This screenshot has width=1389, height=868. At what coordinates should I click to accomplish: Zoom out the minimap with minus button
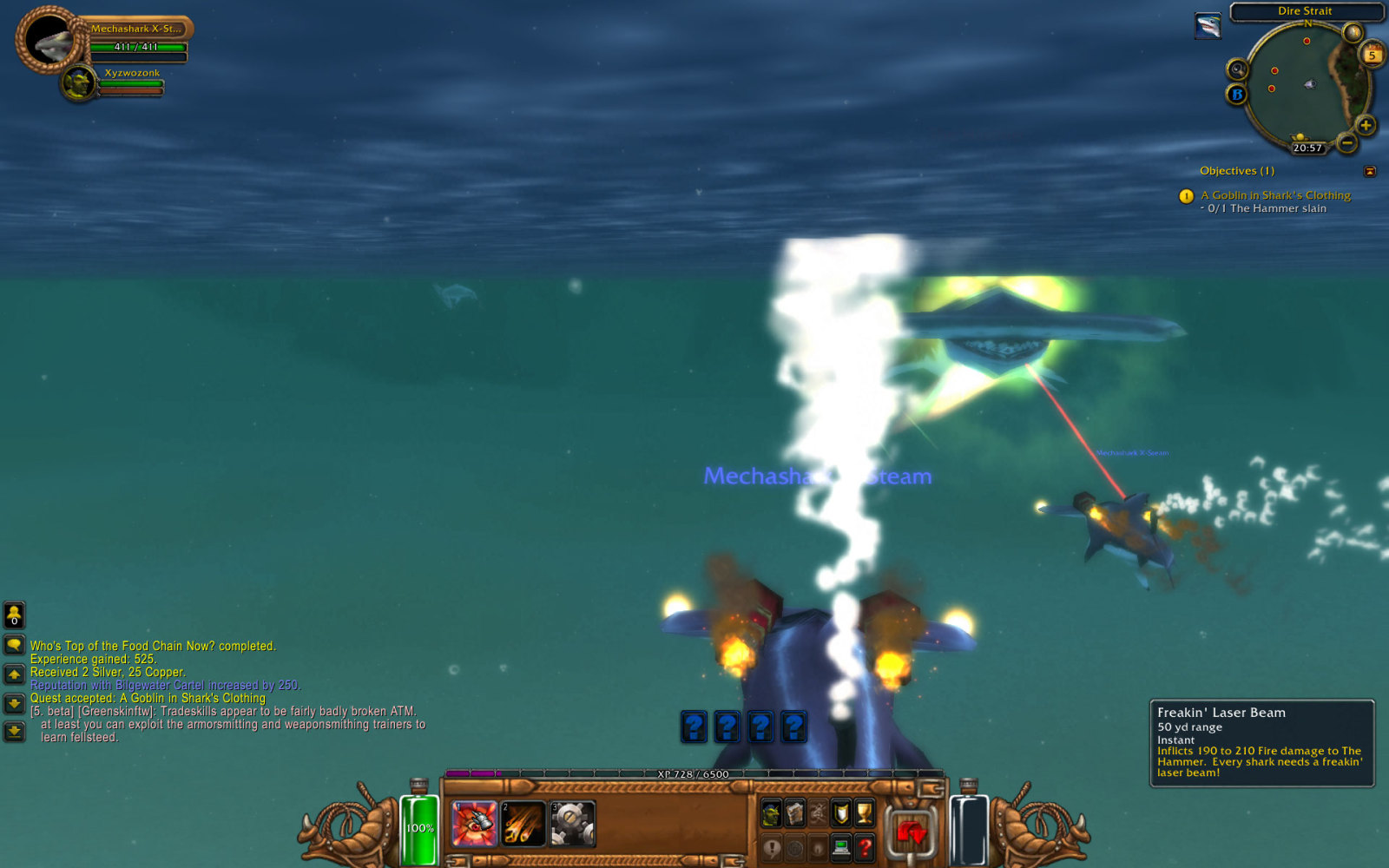tap(1346, 141)
